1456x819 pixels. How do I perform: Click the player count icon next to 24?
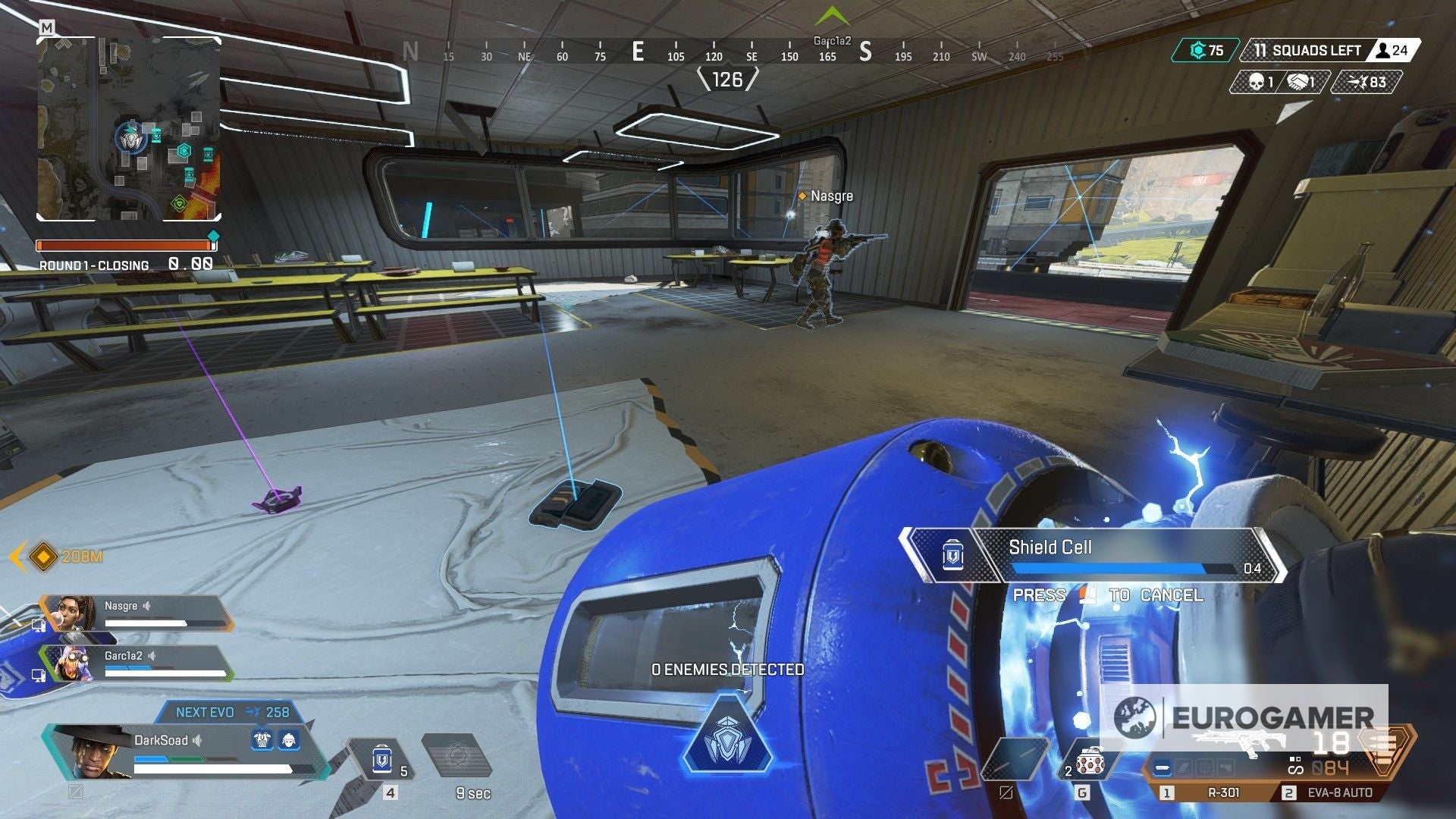pyautogui.click(x=1383, y=50)
